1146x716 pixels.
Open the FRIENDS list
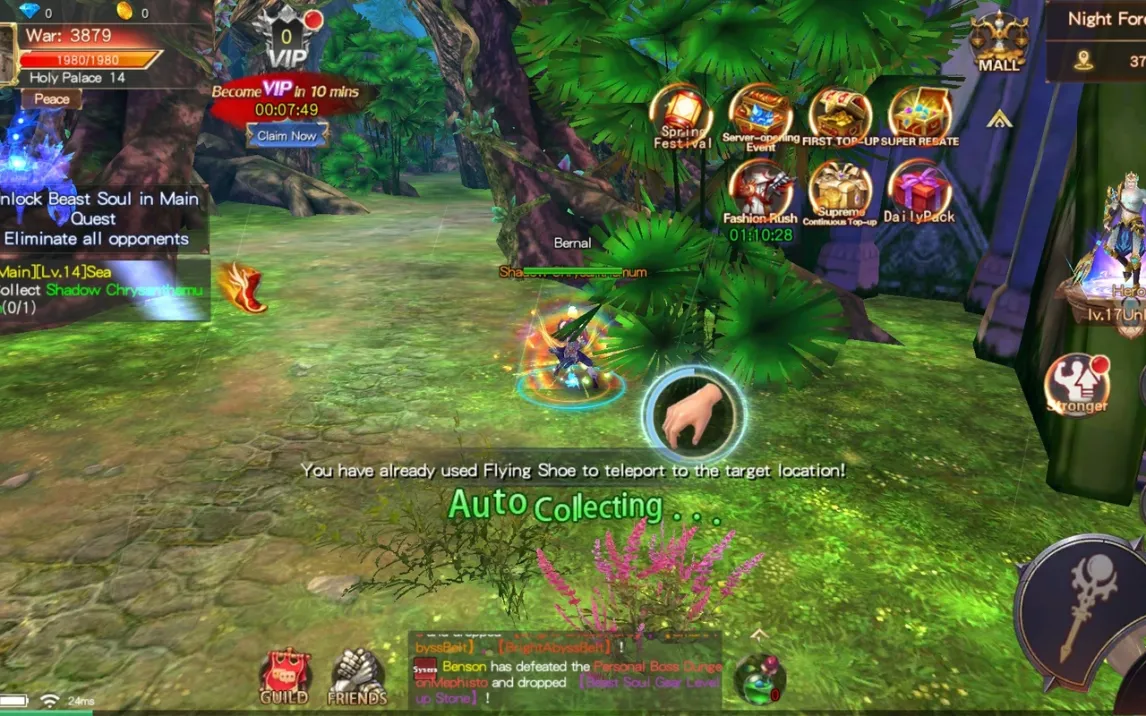tap(357, 676)
